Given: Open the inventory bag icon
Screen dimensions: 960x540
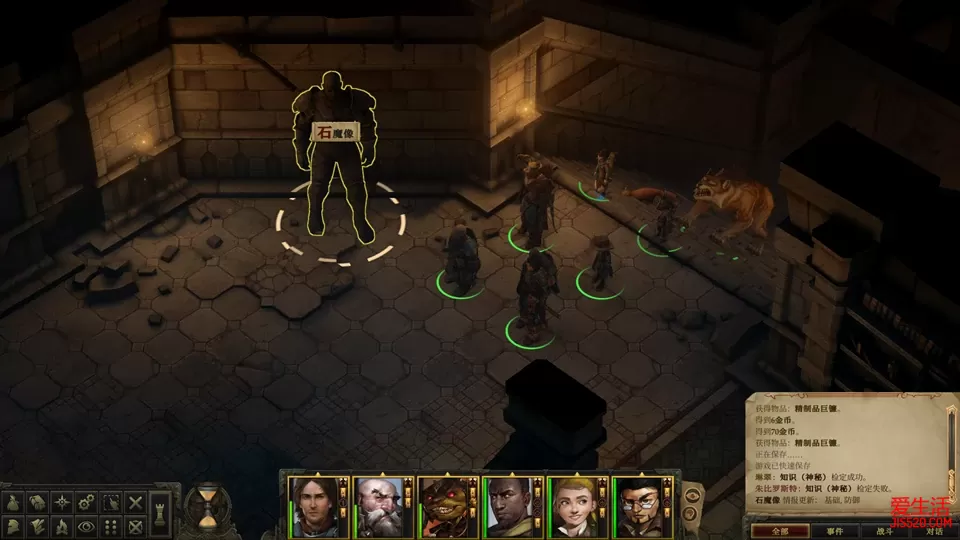Looking at the screenshot, I should 14,501.
